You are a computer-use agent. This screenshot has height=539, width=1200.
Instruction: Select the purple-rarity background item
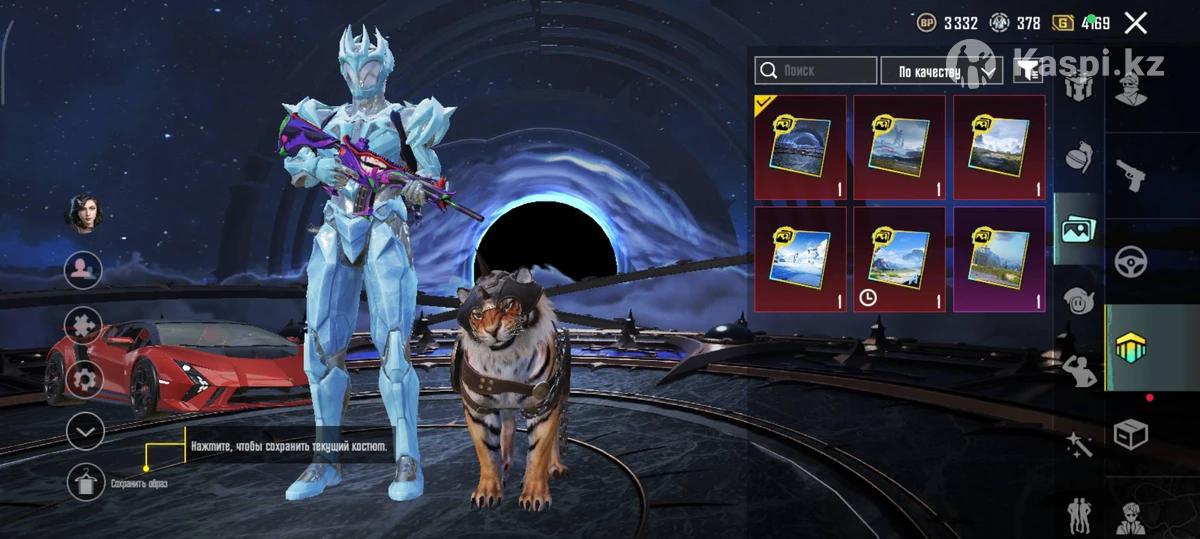click(999, 259)
